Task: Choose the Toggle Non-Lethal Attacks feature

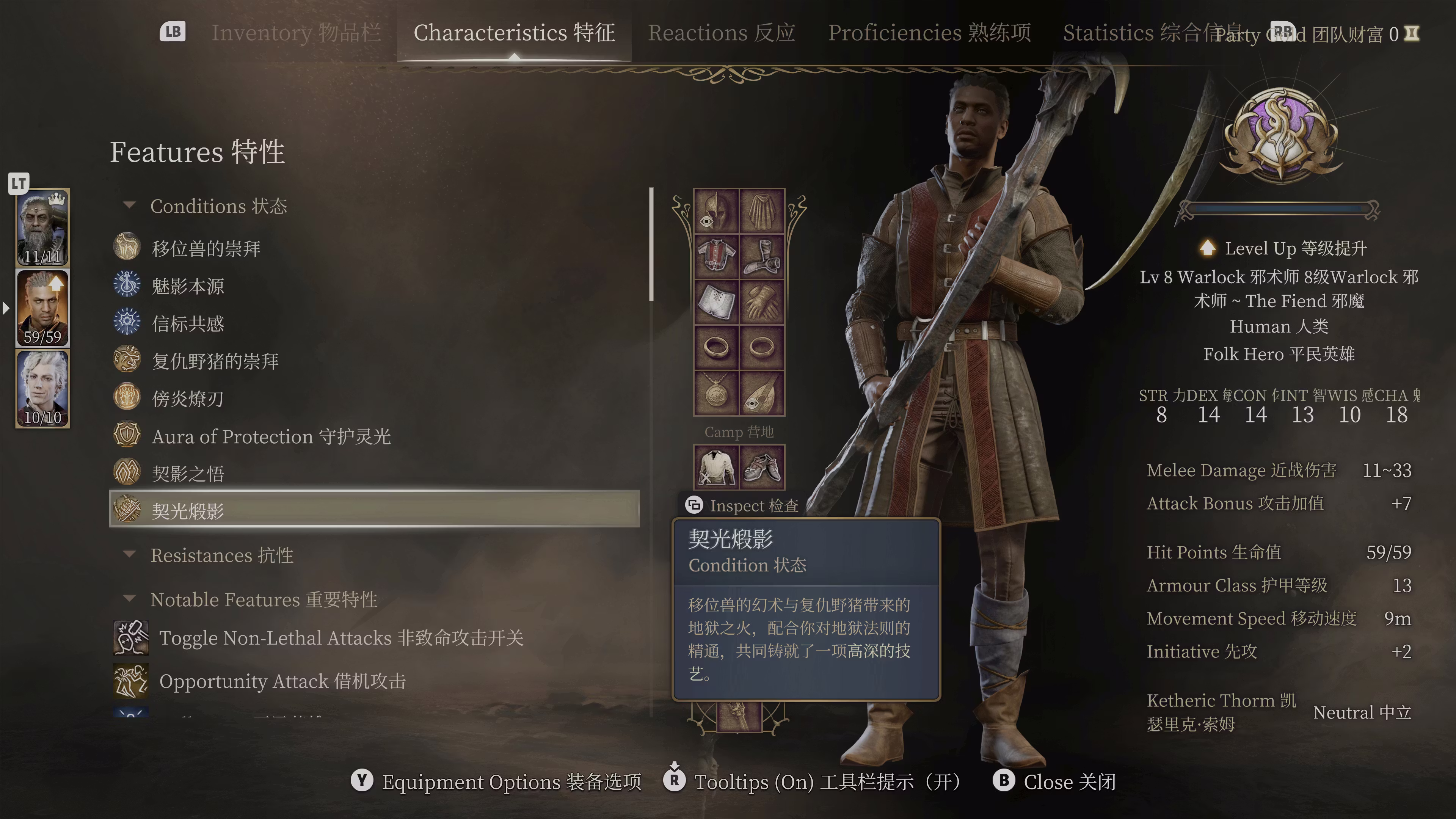Action: 341,637
